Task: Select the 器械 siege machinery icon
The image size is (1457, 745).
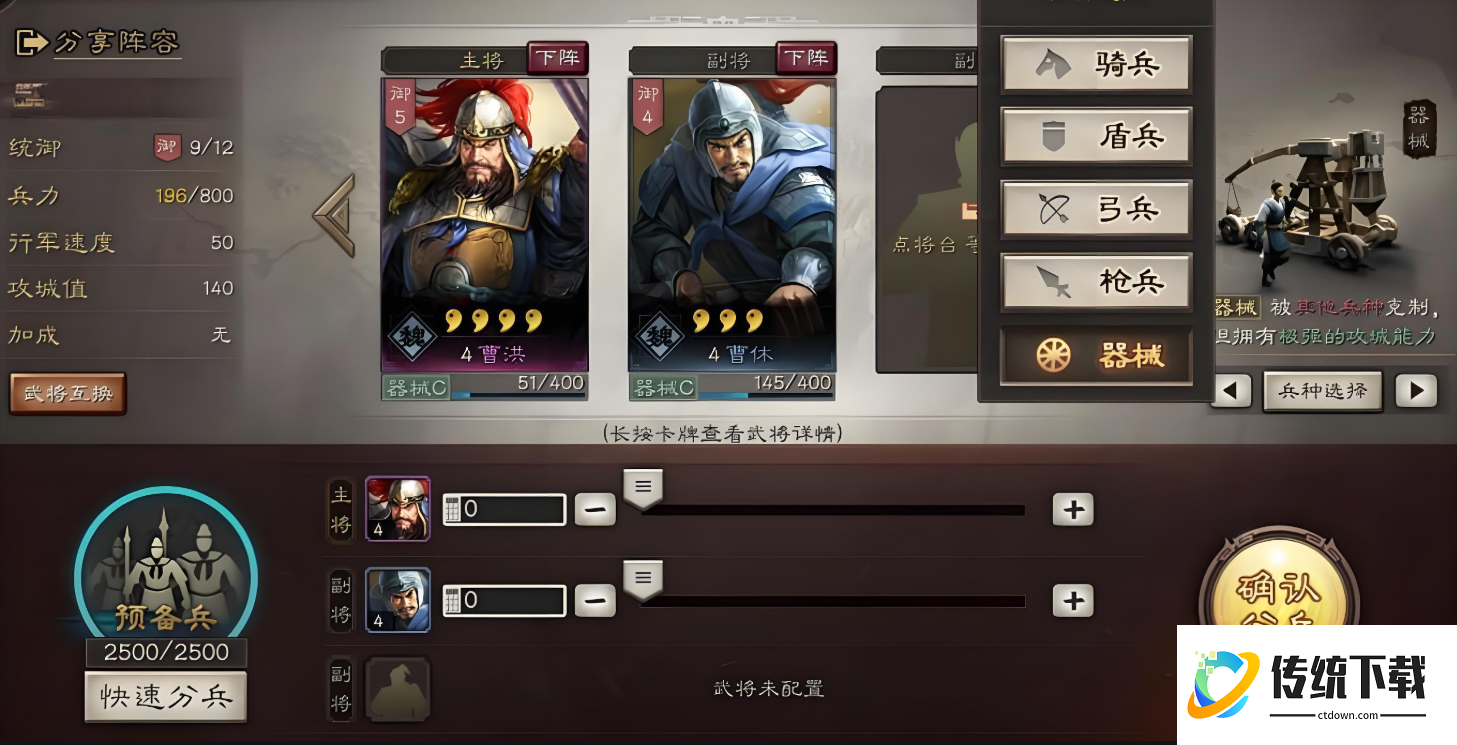Action: (x=1051, y=355)
